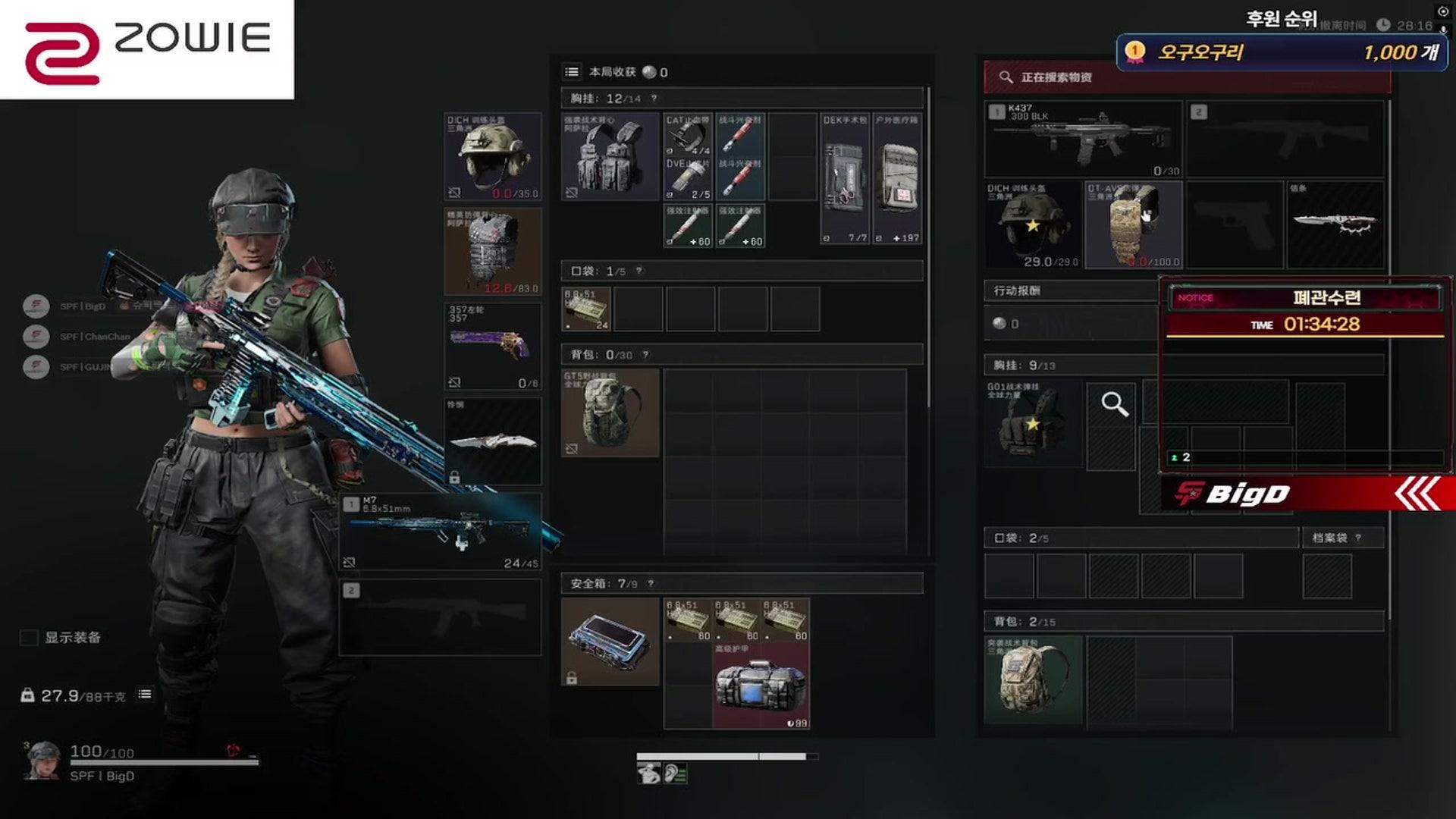Select the tactical chest rig item

point(610,157)
